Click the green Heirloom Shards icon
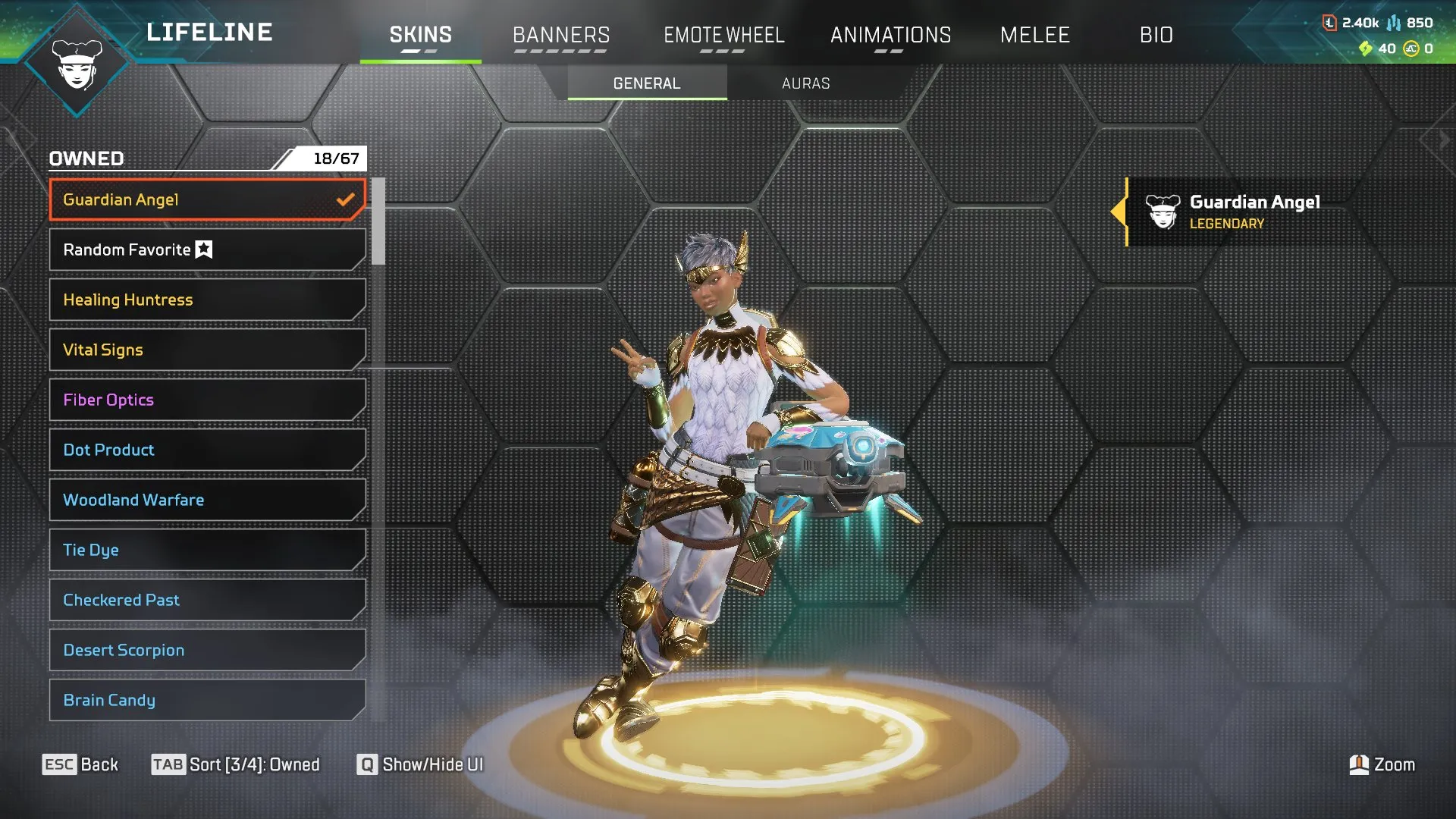 (1367, 48)
